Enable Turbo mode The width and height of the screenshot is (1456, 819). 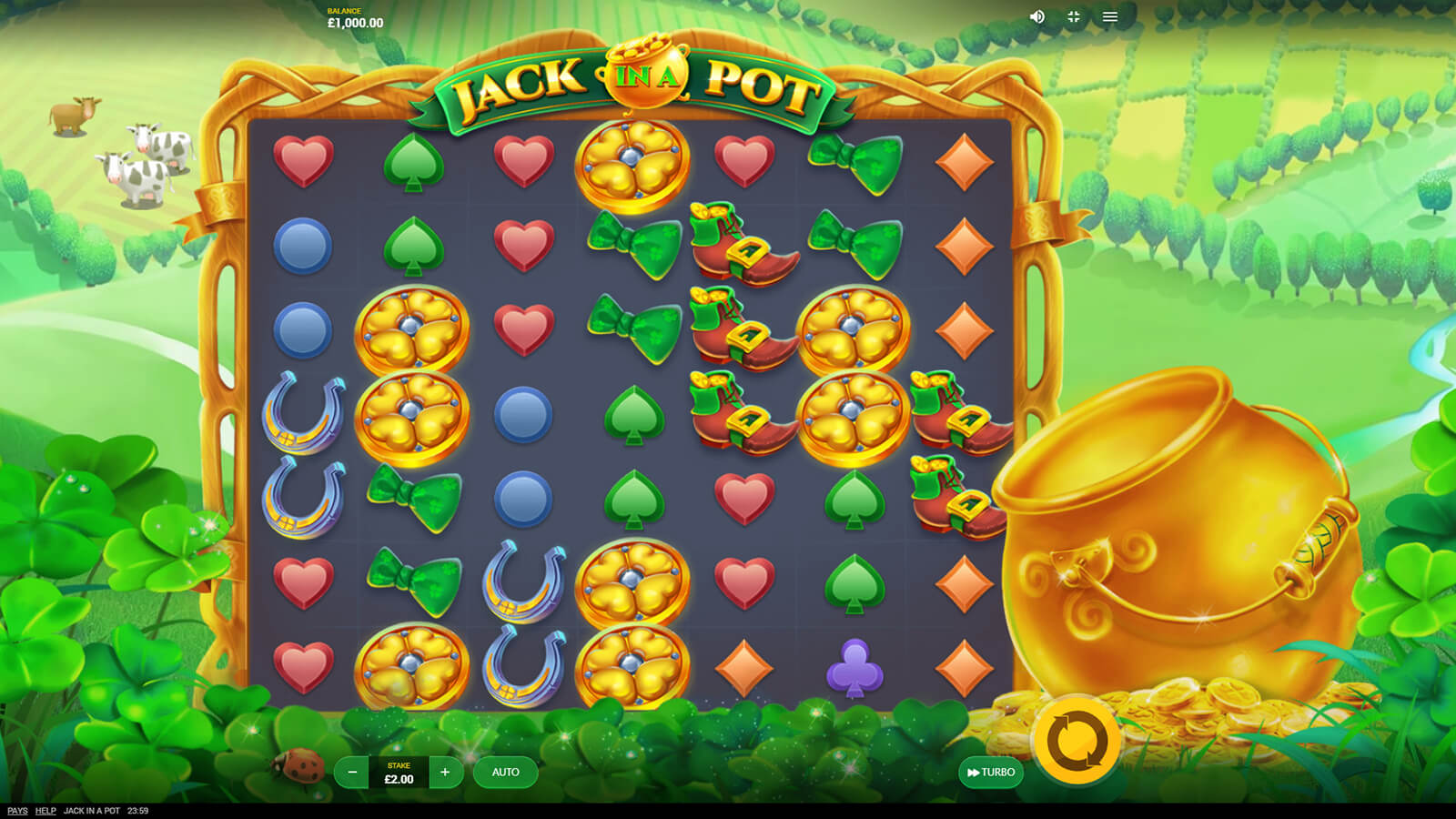tap(991, 773)
